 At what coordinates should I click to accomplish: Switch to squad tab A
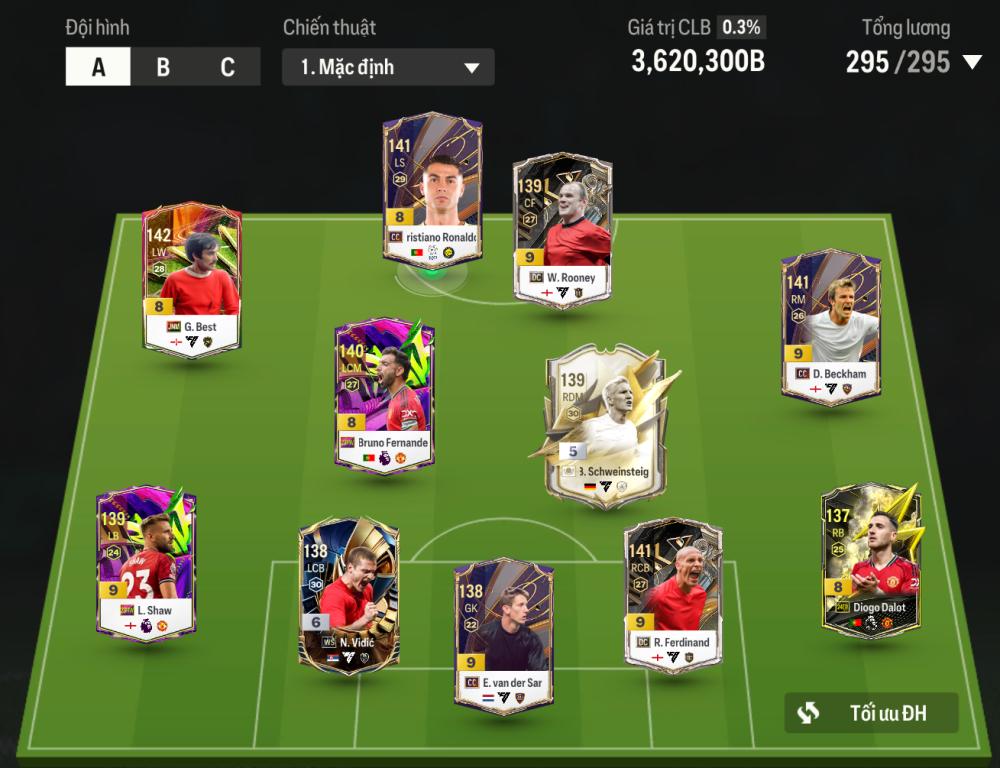pyautogui.click(x=98, y=67)
